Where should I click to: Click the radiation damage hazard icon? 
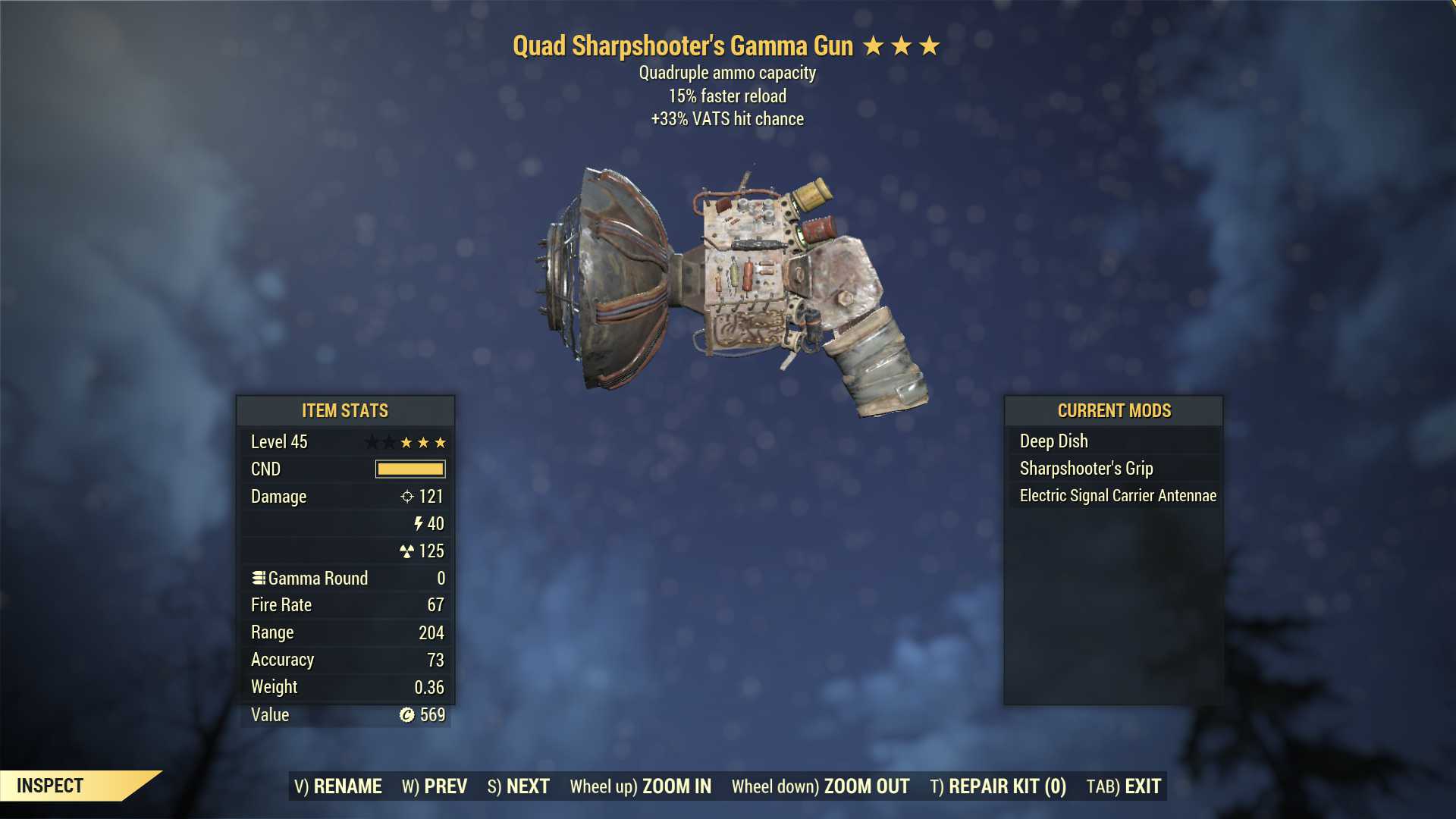[408, 551]
